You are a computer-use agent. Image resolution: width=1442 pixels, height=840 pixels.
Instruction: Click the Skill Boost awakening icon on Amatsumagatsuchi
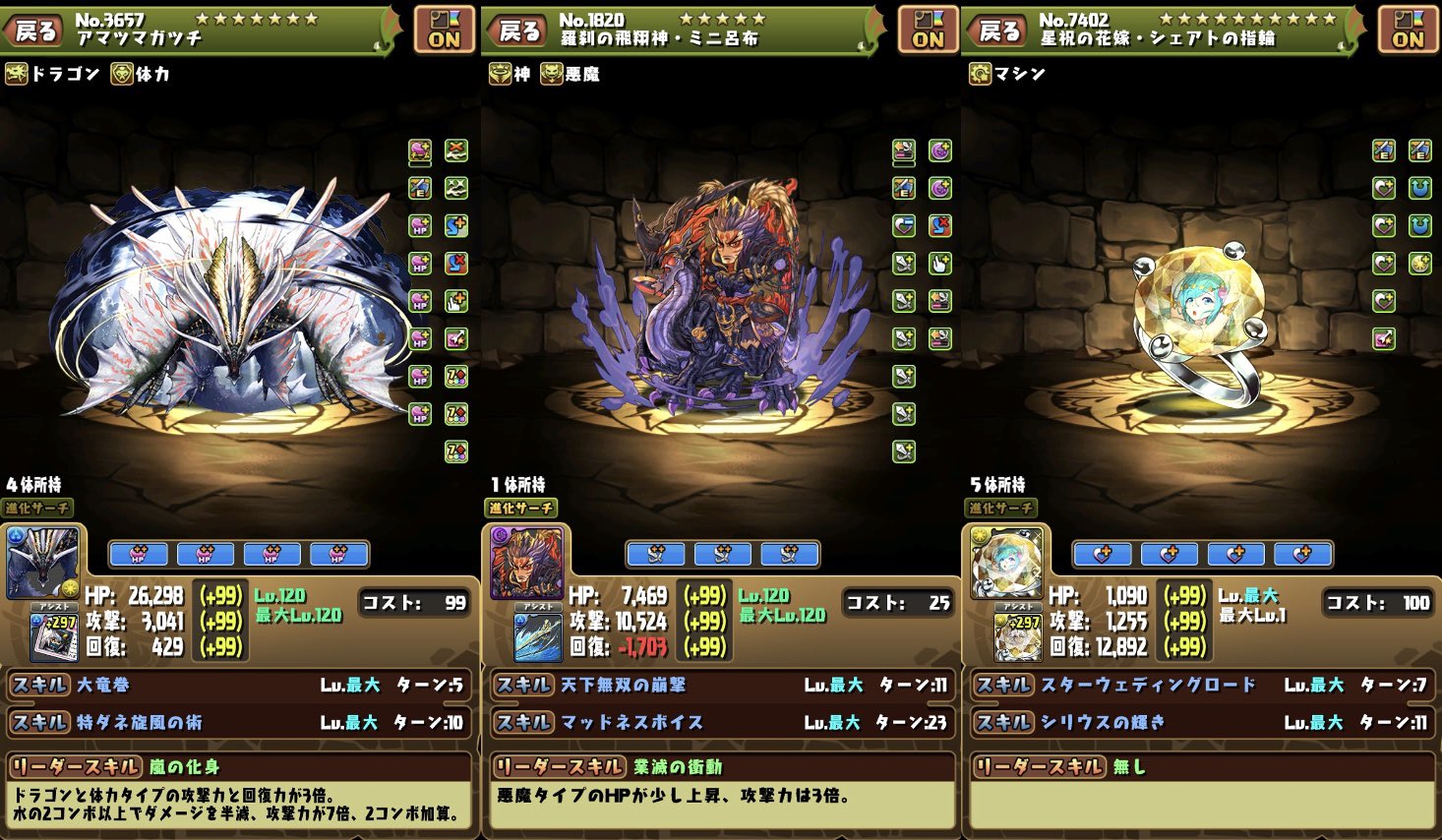click(455, 225)
